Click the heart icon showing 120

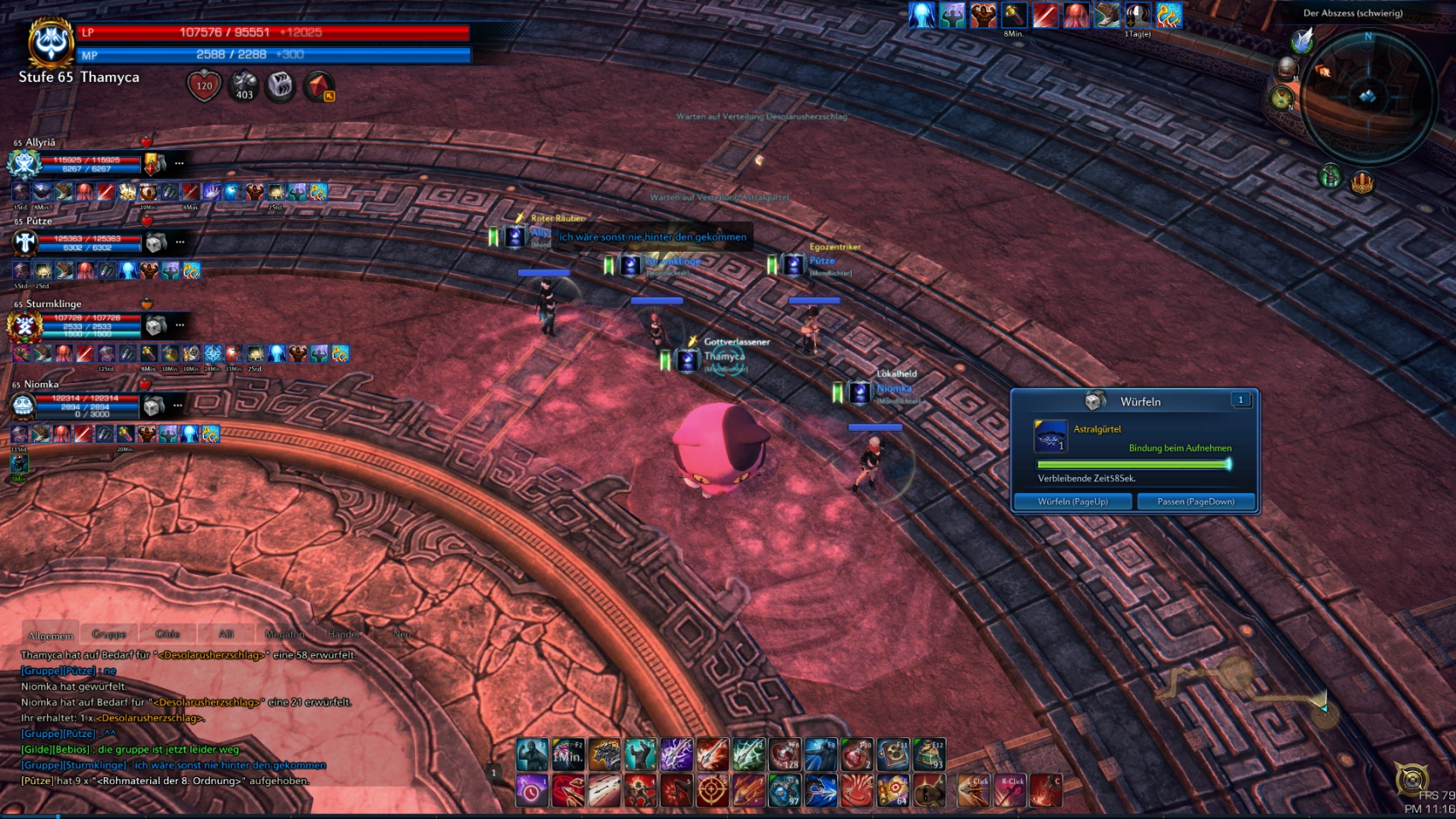pos(204,85)
